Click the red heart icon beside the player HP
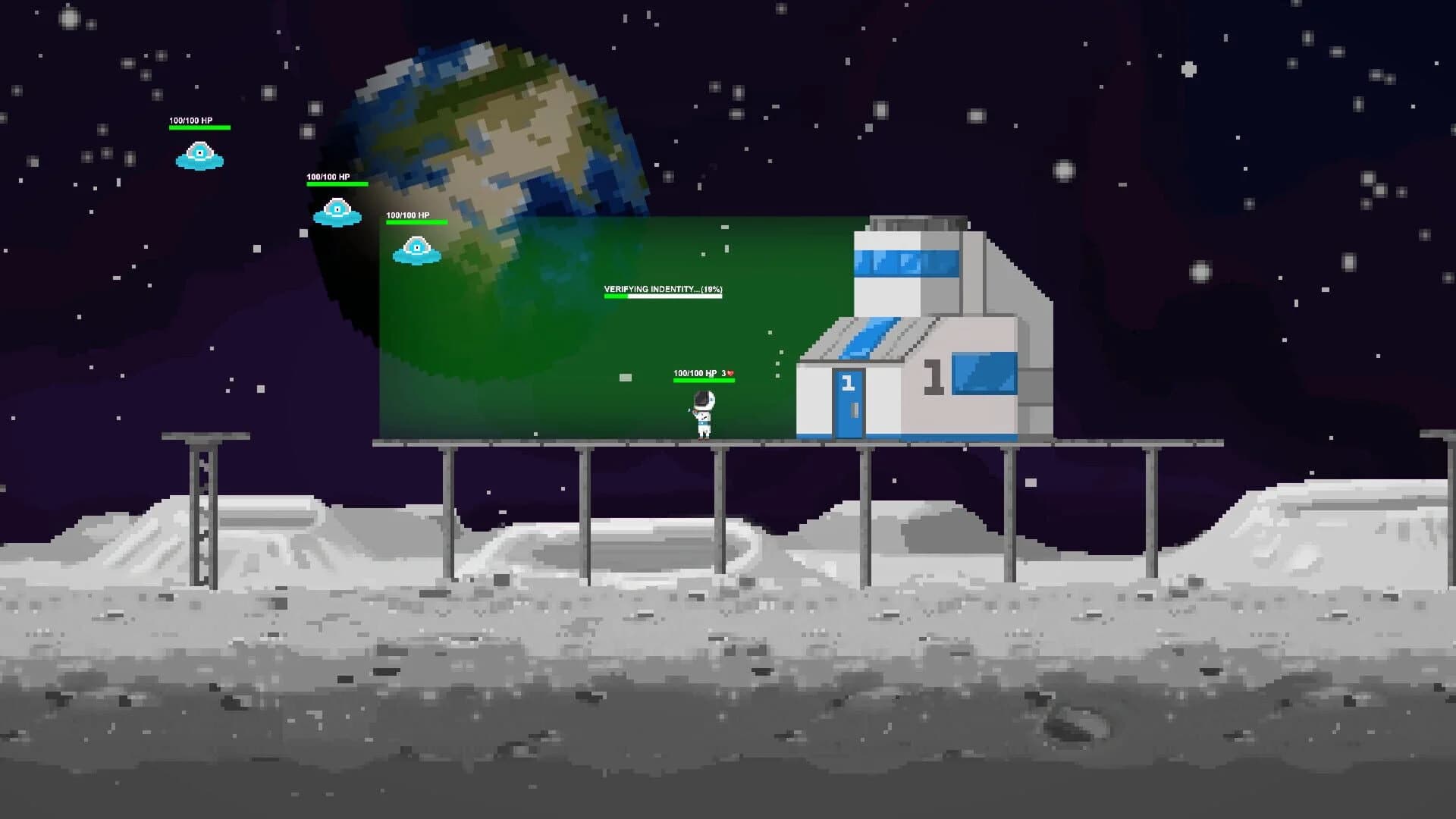 (730, 373)
